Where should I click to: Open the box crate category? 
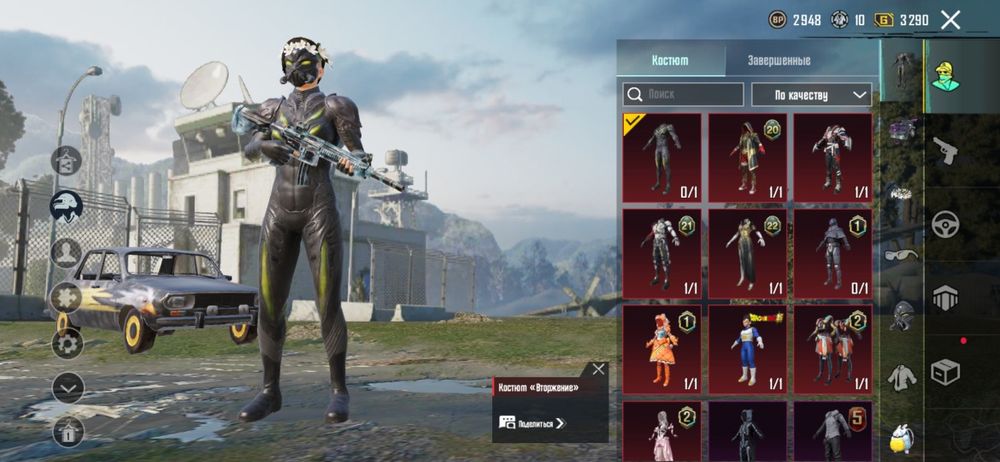[x=945, y=372]
